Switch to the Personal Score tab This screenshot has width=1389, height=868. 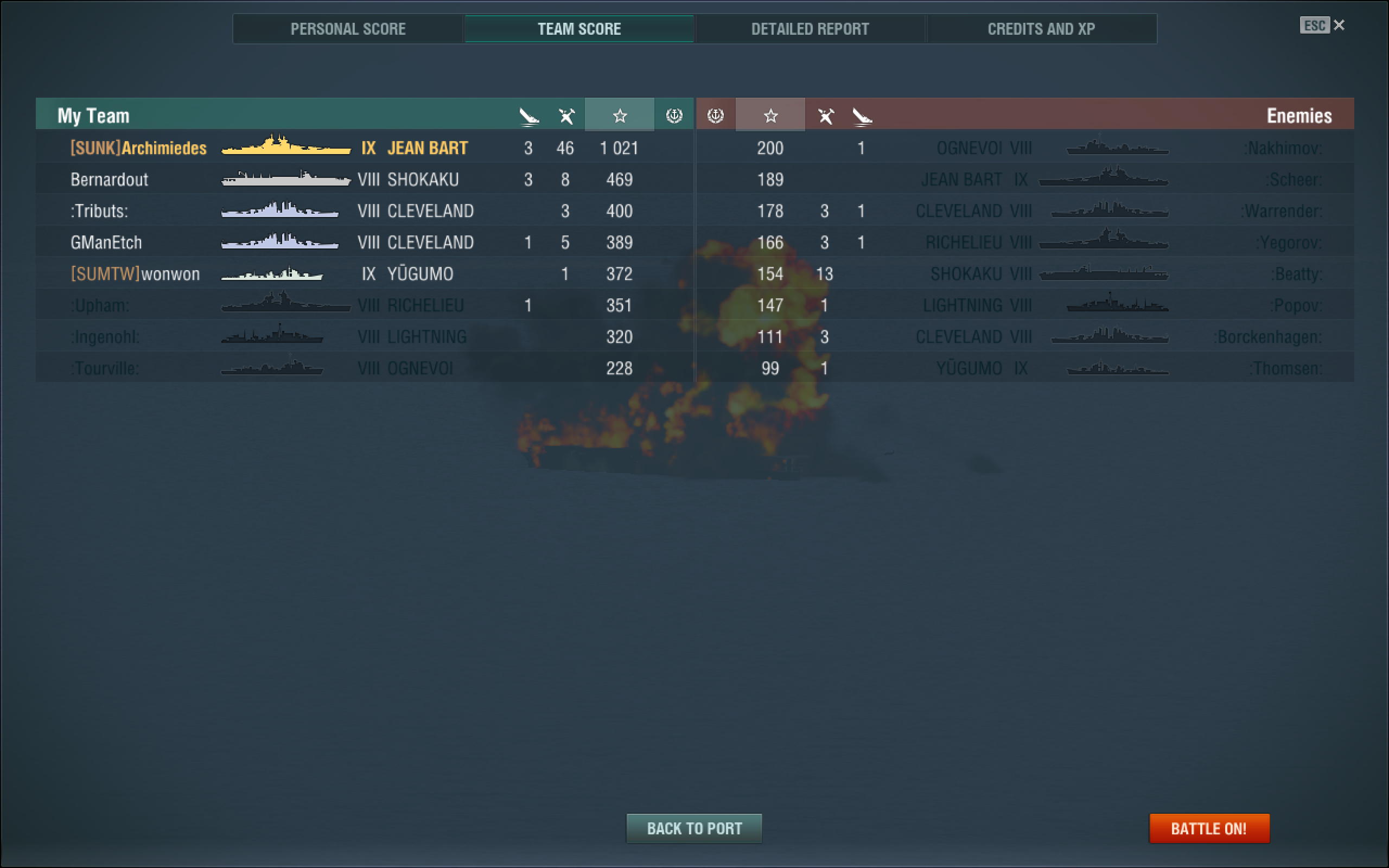(348, 29)
